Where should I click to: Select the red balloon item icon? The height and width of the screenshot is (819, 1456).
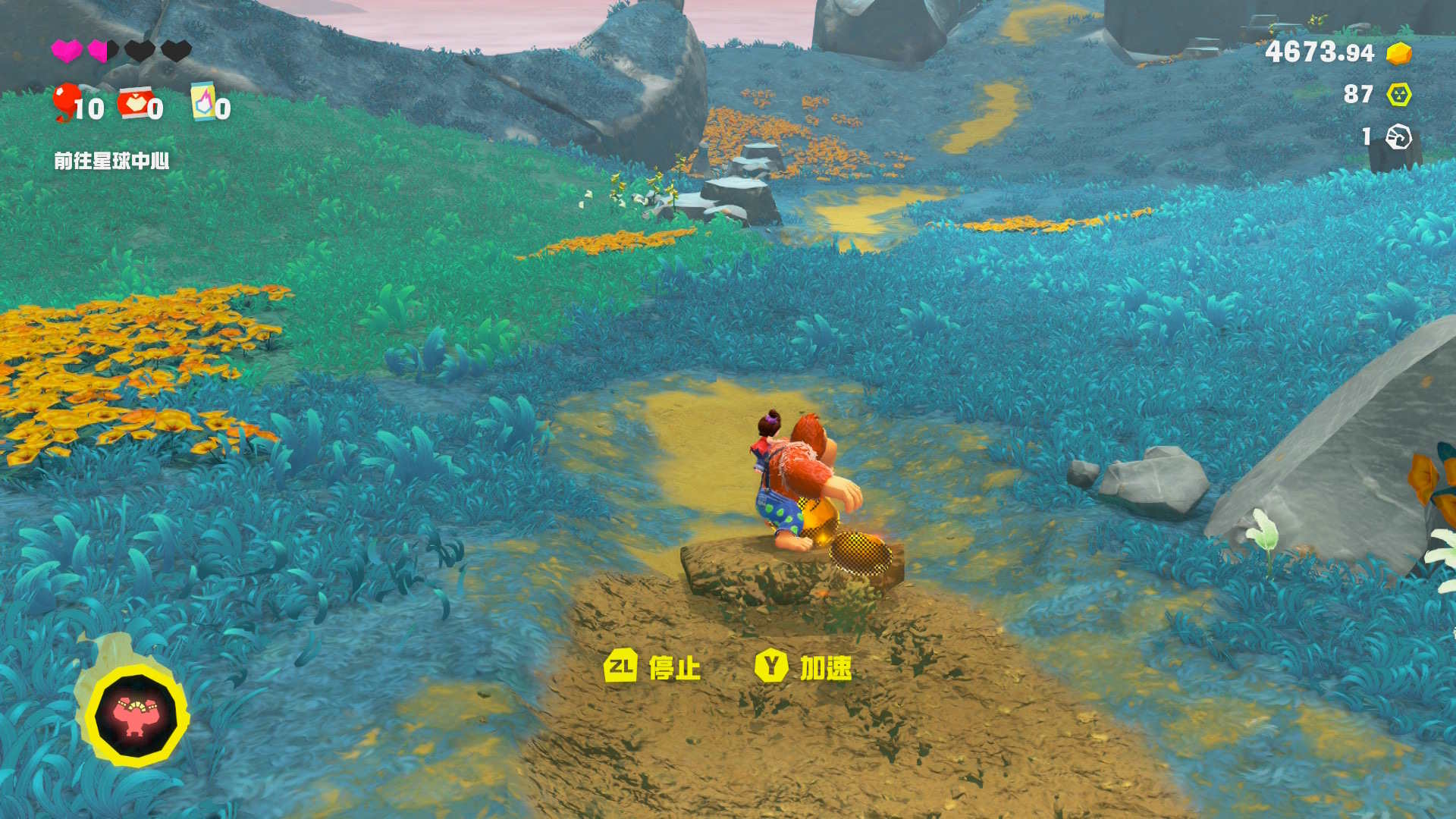(x=67, y=102)
